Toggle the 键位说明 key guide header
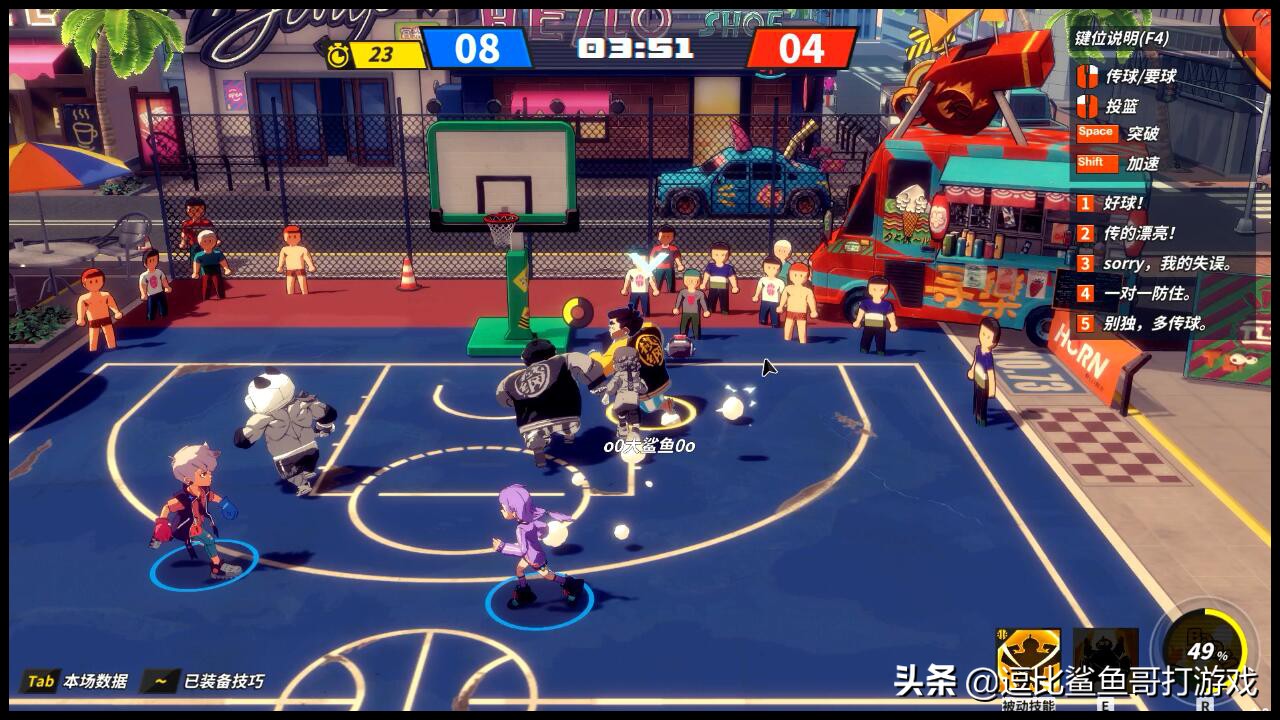This screenshot has height=720, width=1280. click(x=1121, y=39)
